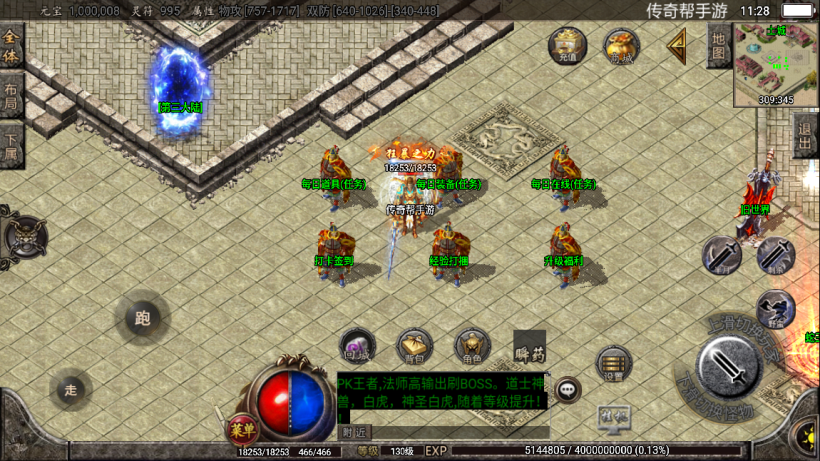Open the 充值 recharge shop icon
The height and width of the screenshot is (461, 820).
tap(567, 46)
